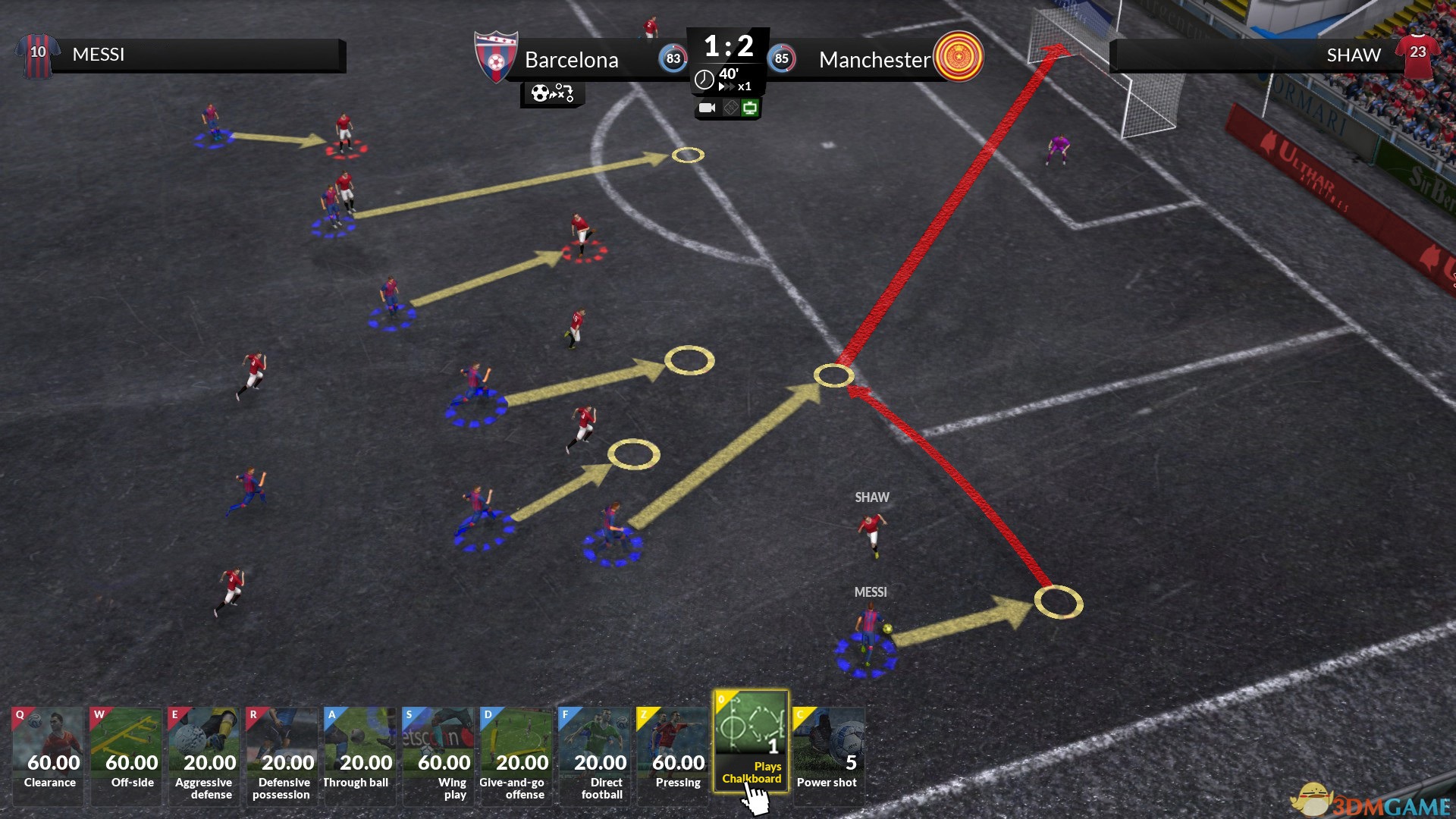Toggle the green TV broadcast view icon
1456x819 pixels.
(x=750, y=108)
